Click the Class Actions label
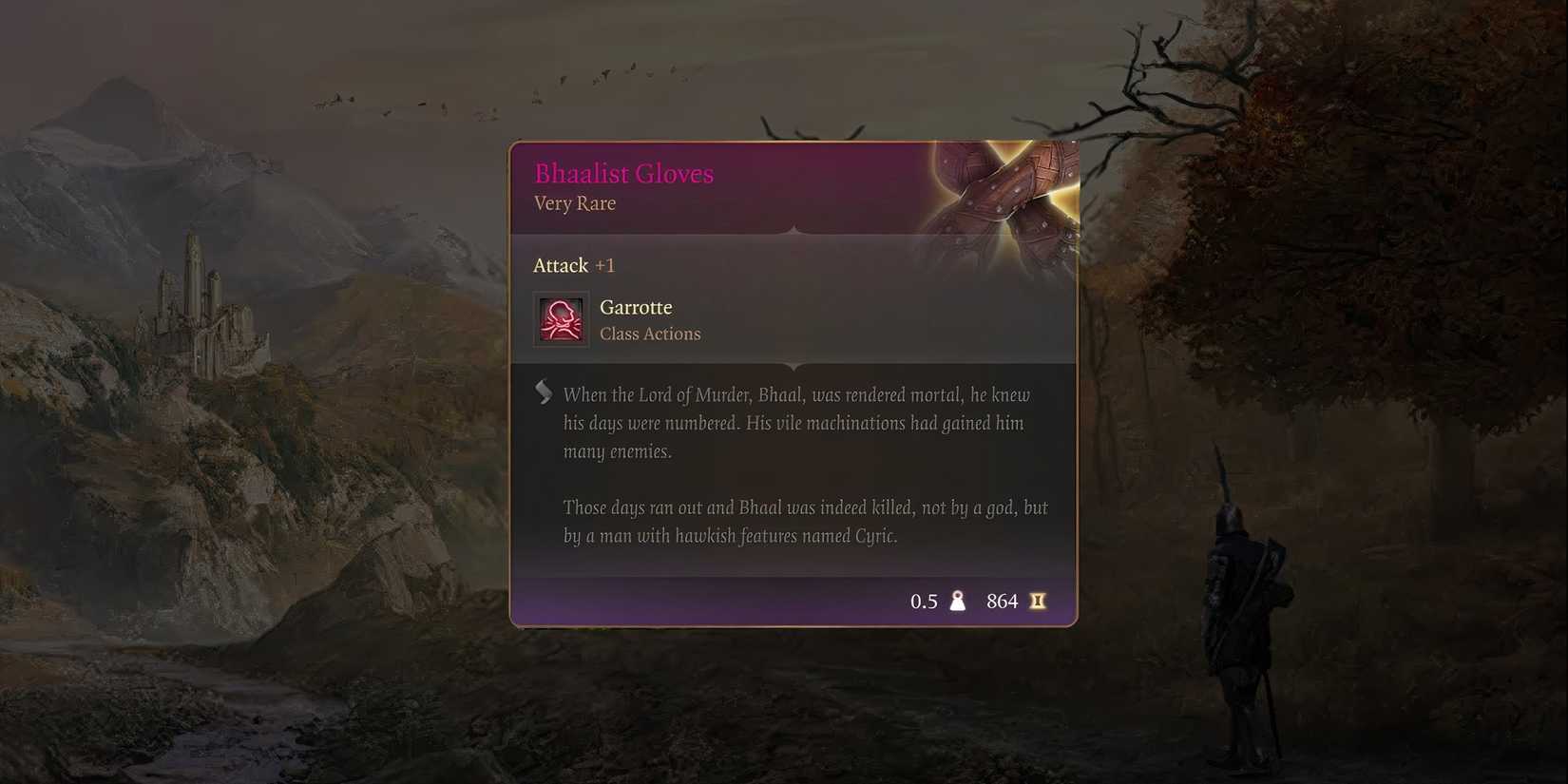 point(650,334)
